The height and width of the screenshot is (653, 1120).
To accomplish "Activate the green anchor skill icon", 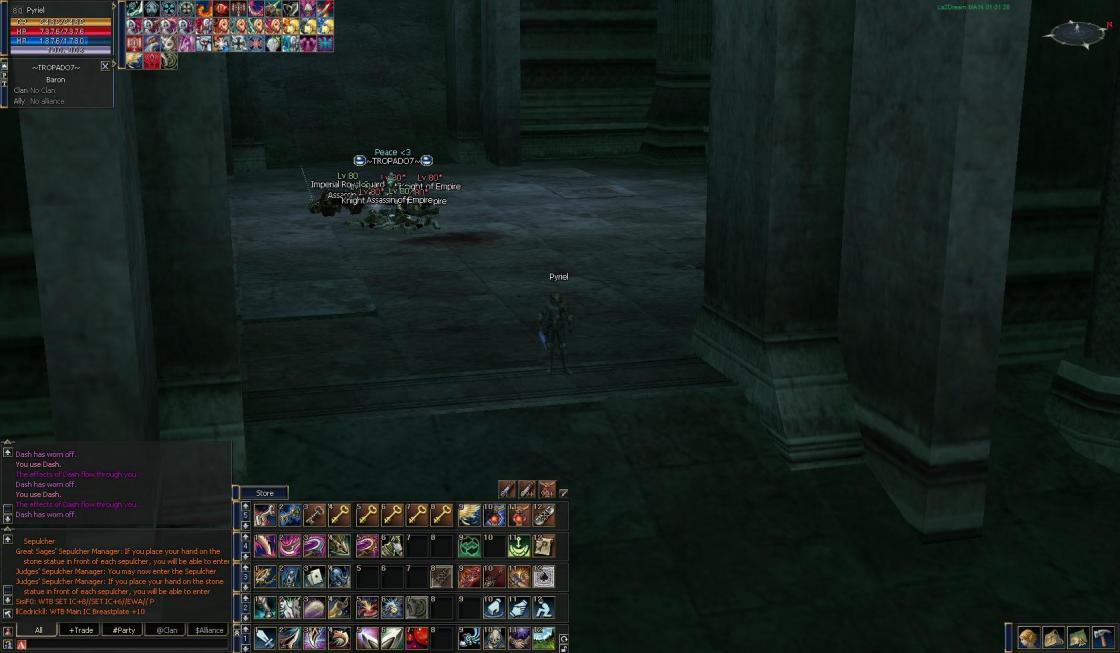I will click(519, 546).
